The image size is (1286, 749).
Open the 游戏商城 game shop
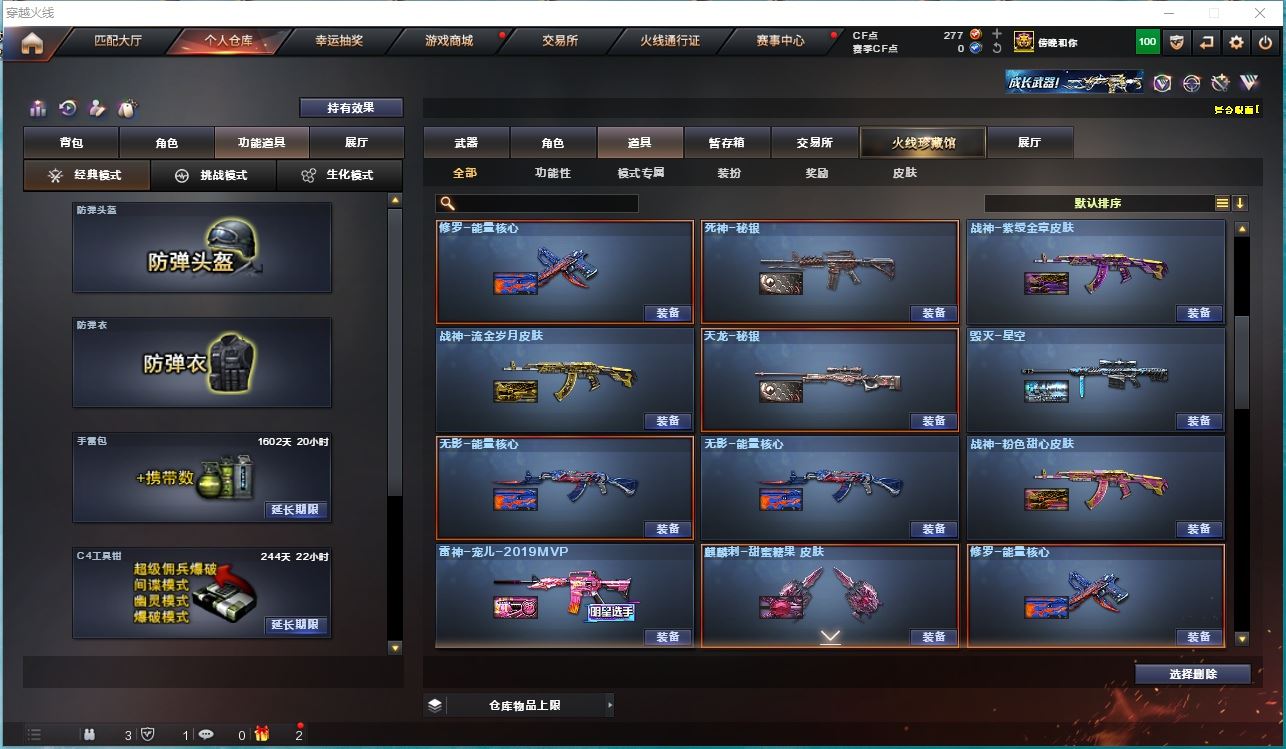point(449,41)
